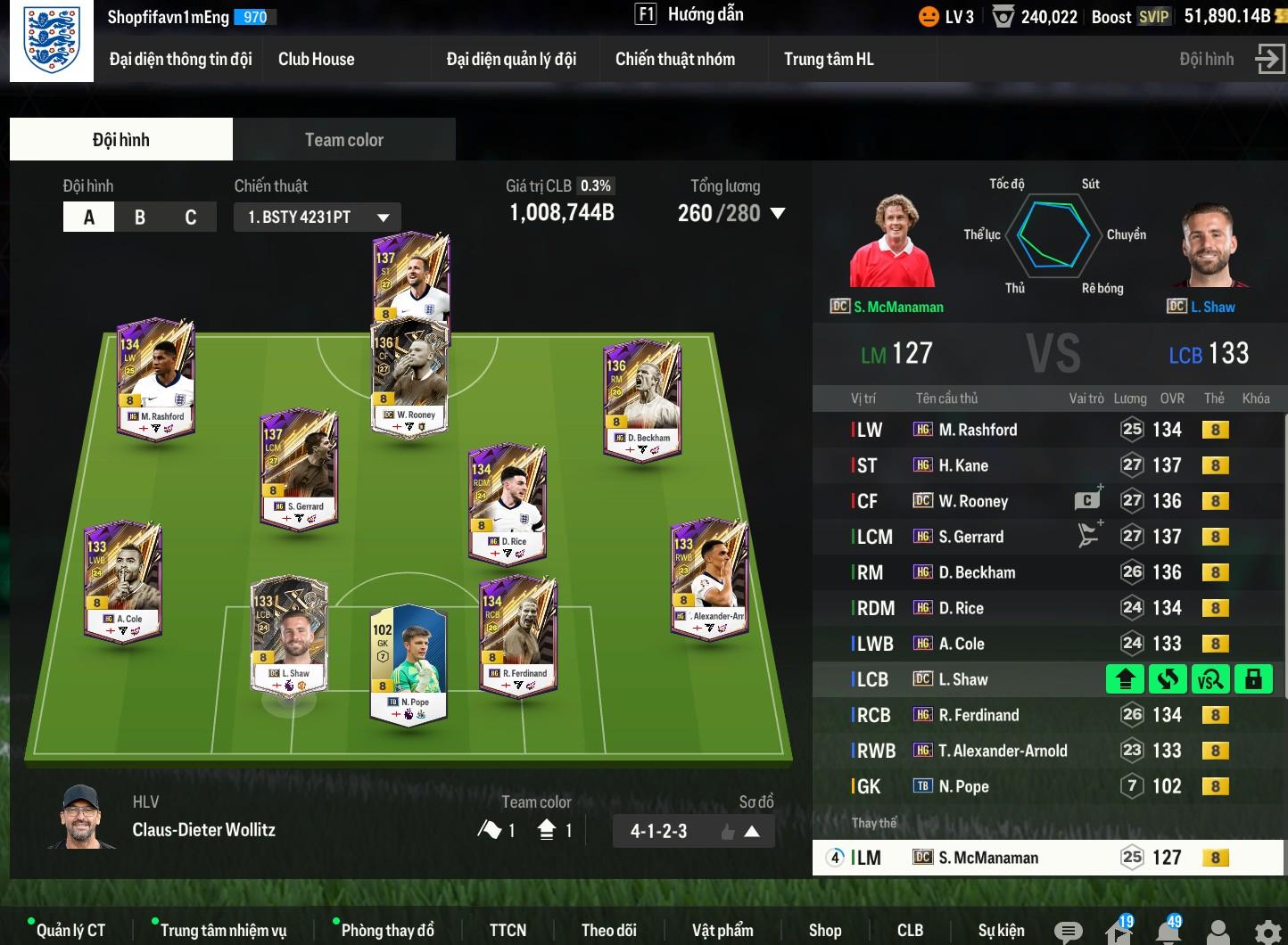Open Chiến thuật nhóm menu
The height and width of the screenshot is (945, 1288).
pos(675,60)
